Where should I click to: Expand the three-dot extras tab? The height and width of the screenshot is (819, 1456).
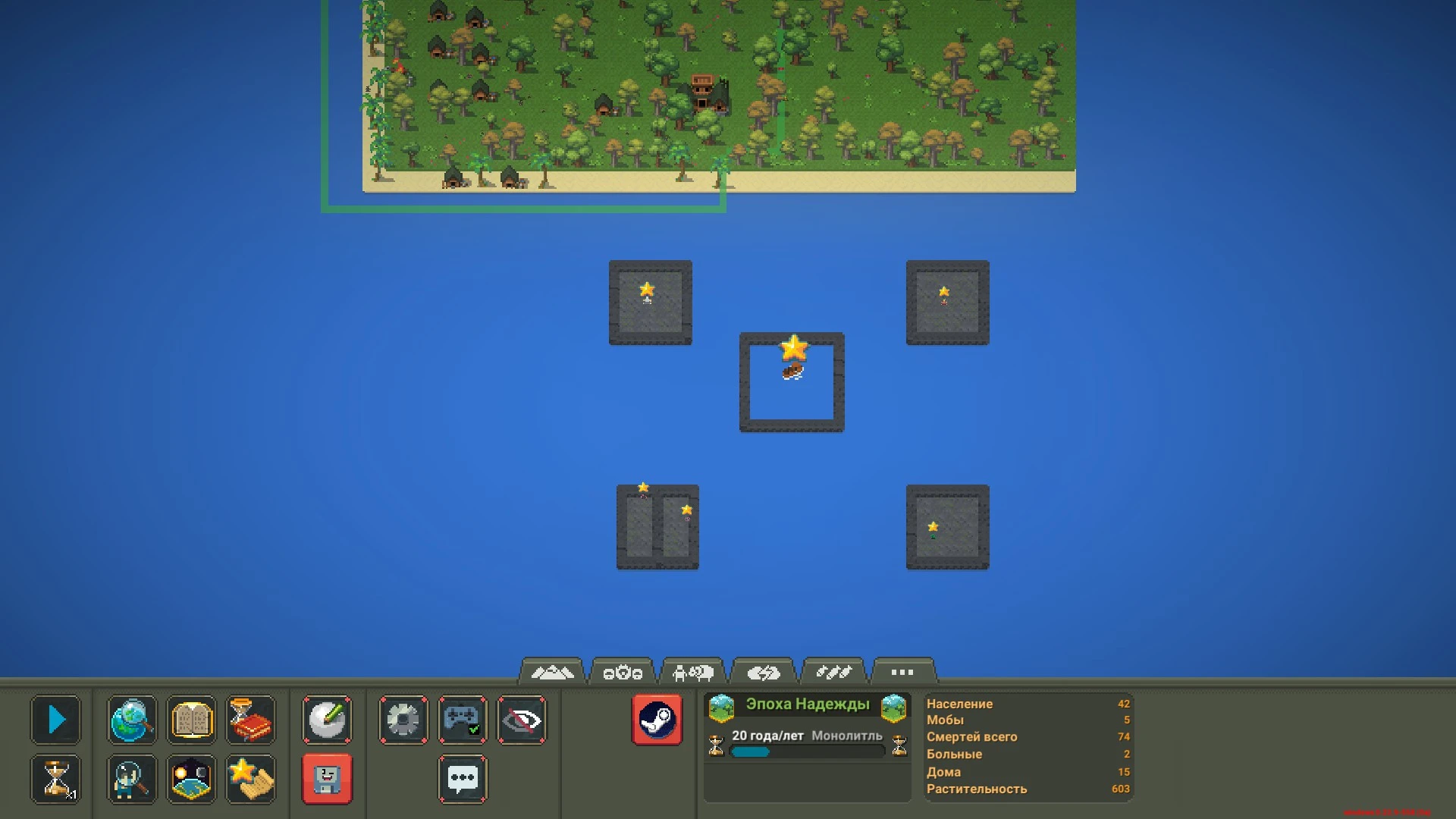(x=902, y=671)
